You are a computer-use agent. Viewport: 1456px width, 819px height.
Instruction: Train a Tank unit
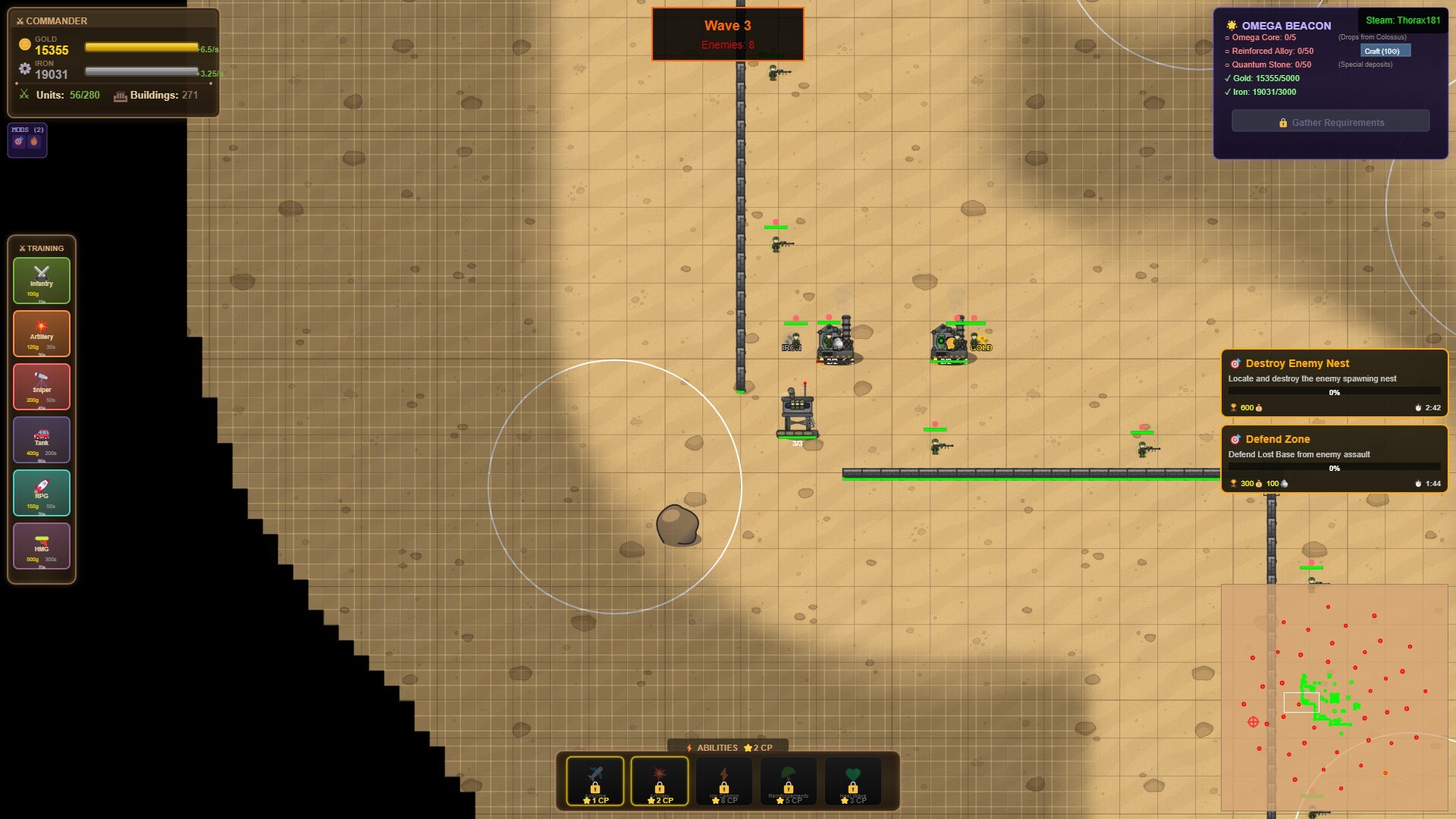point(41,439)
